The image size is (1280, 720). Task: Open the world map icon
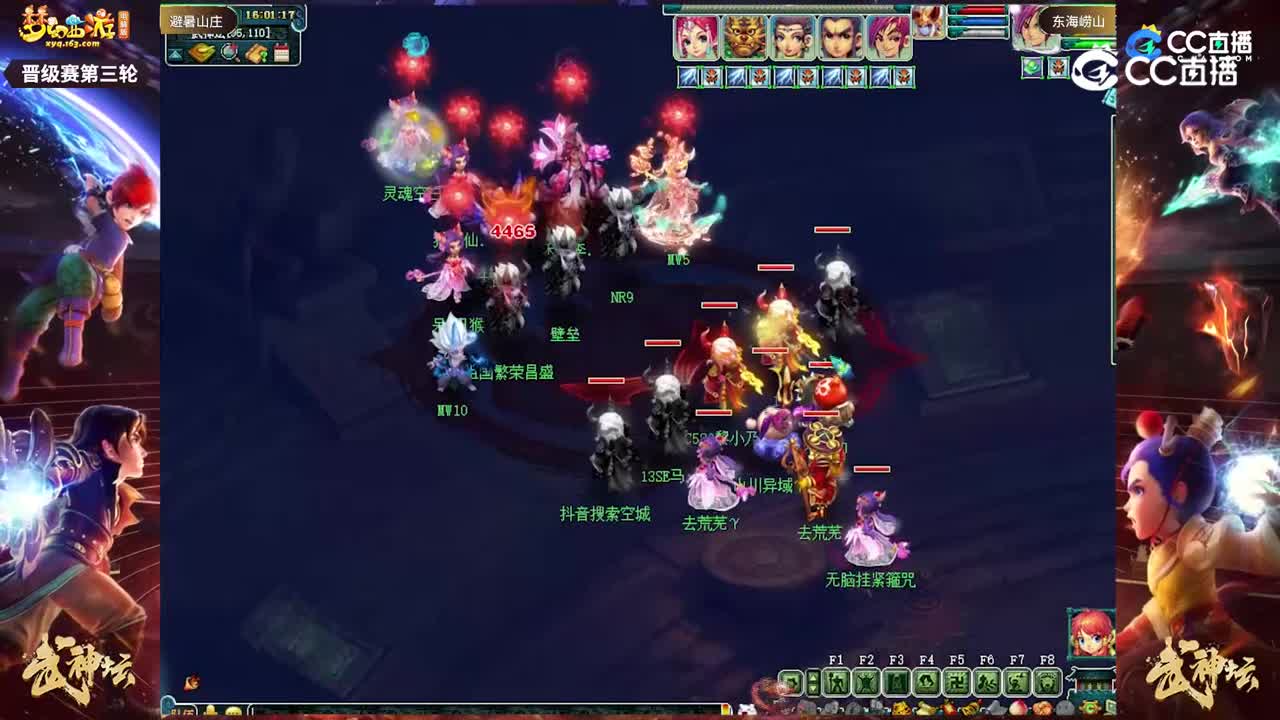pyautogui.click(x=202, y=53)
